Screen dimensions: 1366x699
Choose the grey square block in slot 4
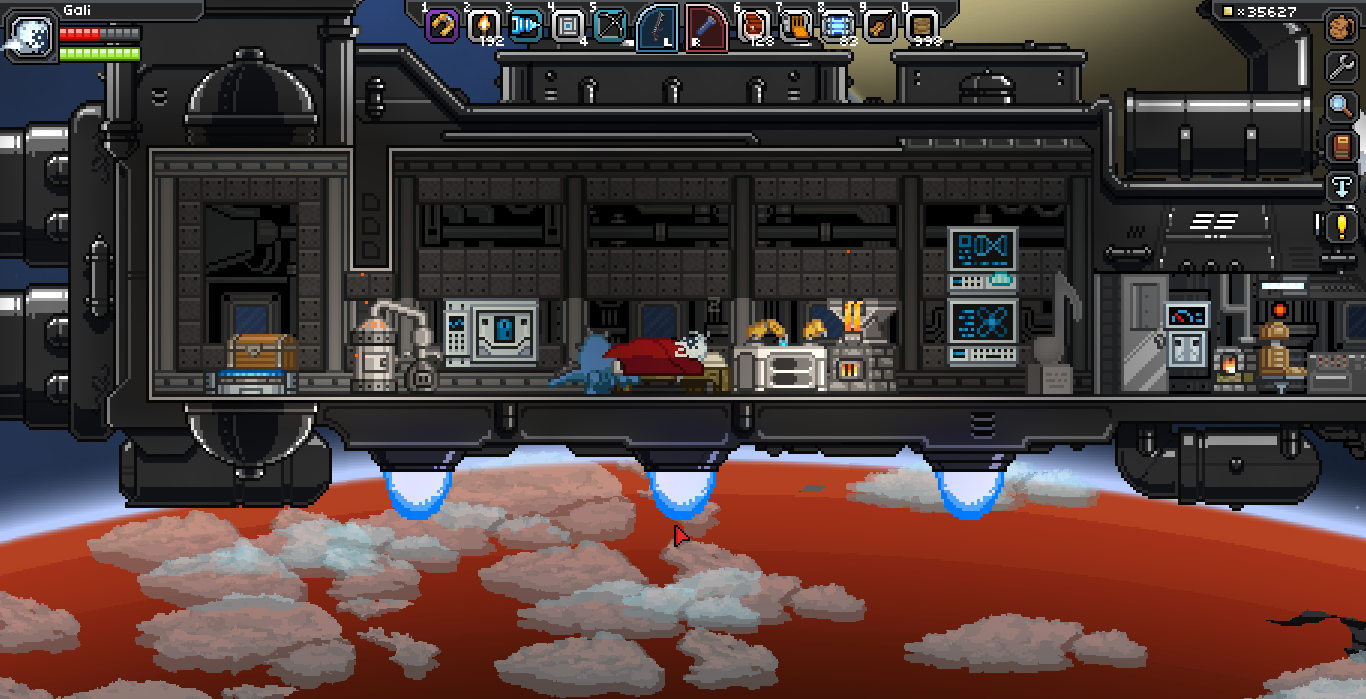568,25
